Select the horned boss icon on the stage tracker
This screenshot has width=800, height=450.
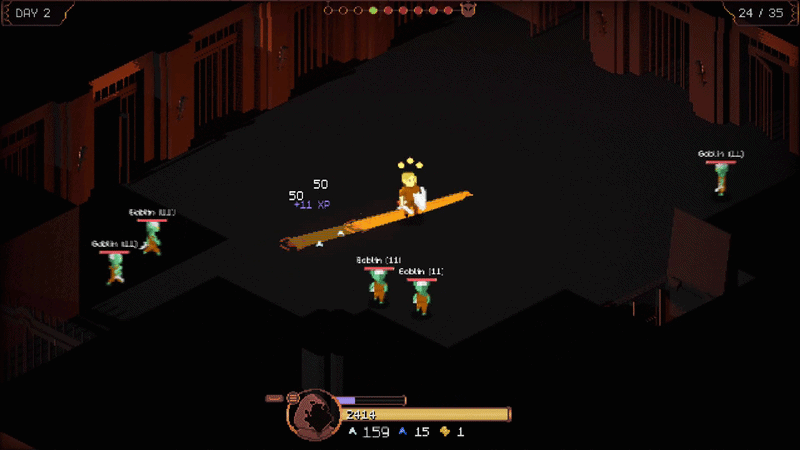click(x=468, y=11)
